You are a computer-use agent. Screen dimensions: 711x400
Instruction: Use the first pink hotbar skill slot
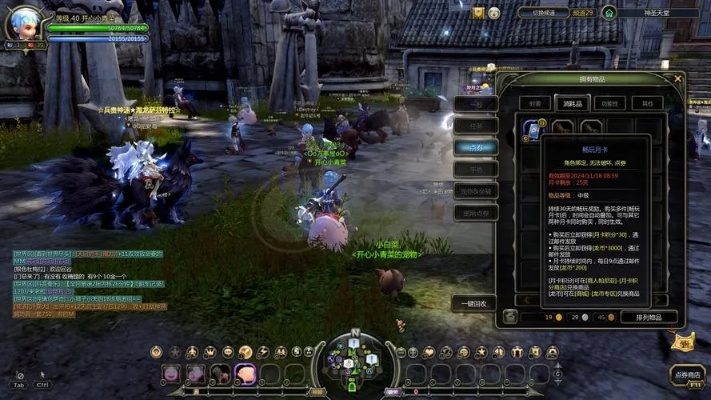(171, 373)
